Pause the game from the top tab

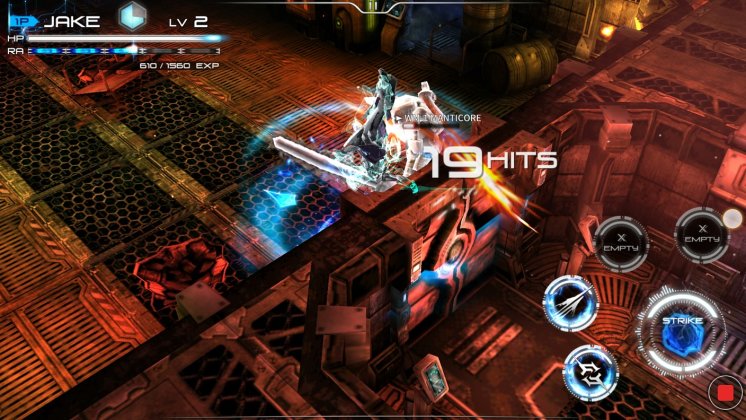click(372, 7)
